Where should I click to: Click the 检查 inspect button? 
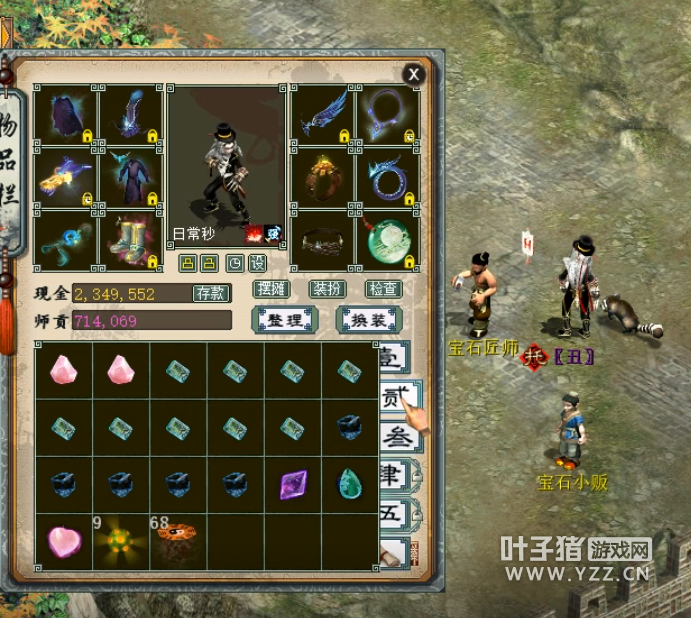383,289
